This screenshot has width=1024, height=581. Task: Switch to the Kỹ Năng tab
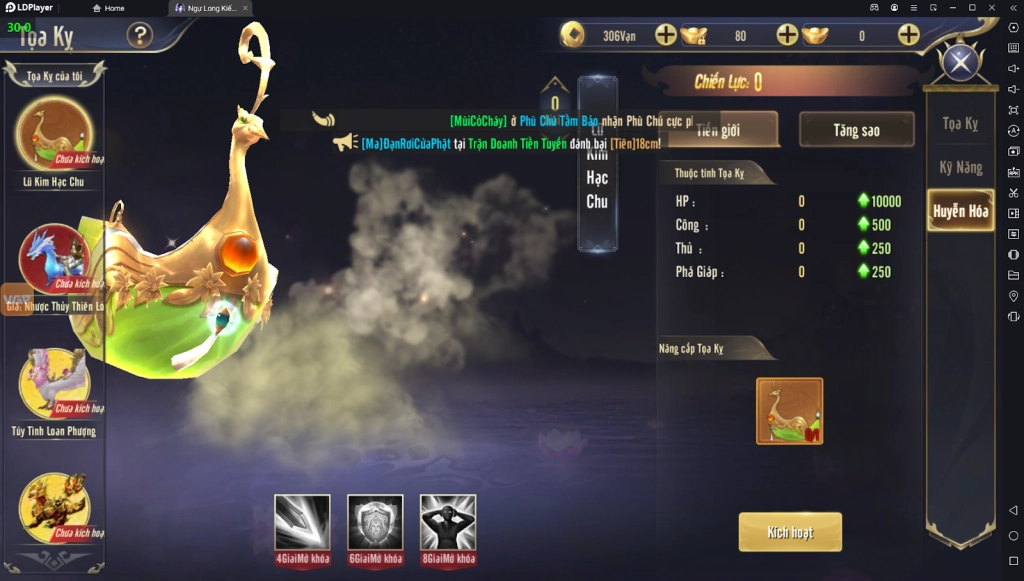click(x=960, y=167)
